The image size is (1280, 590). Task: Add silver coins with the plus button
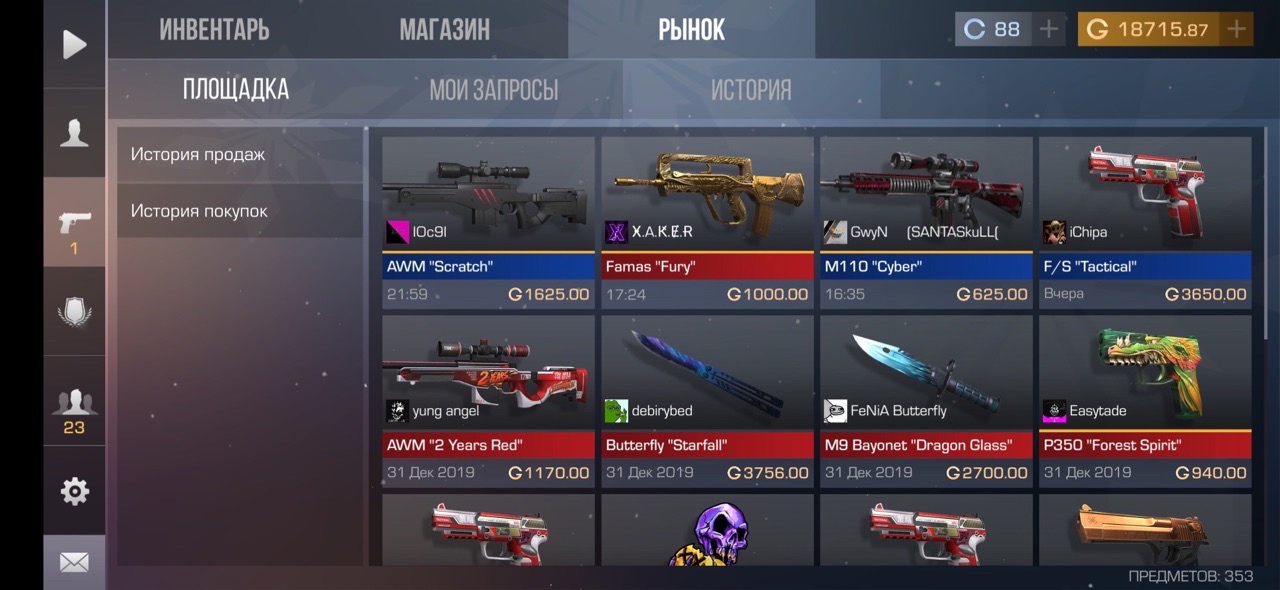coord(1048,29)
